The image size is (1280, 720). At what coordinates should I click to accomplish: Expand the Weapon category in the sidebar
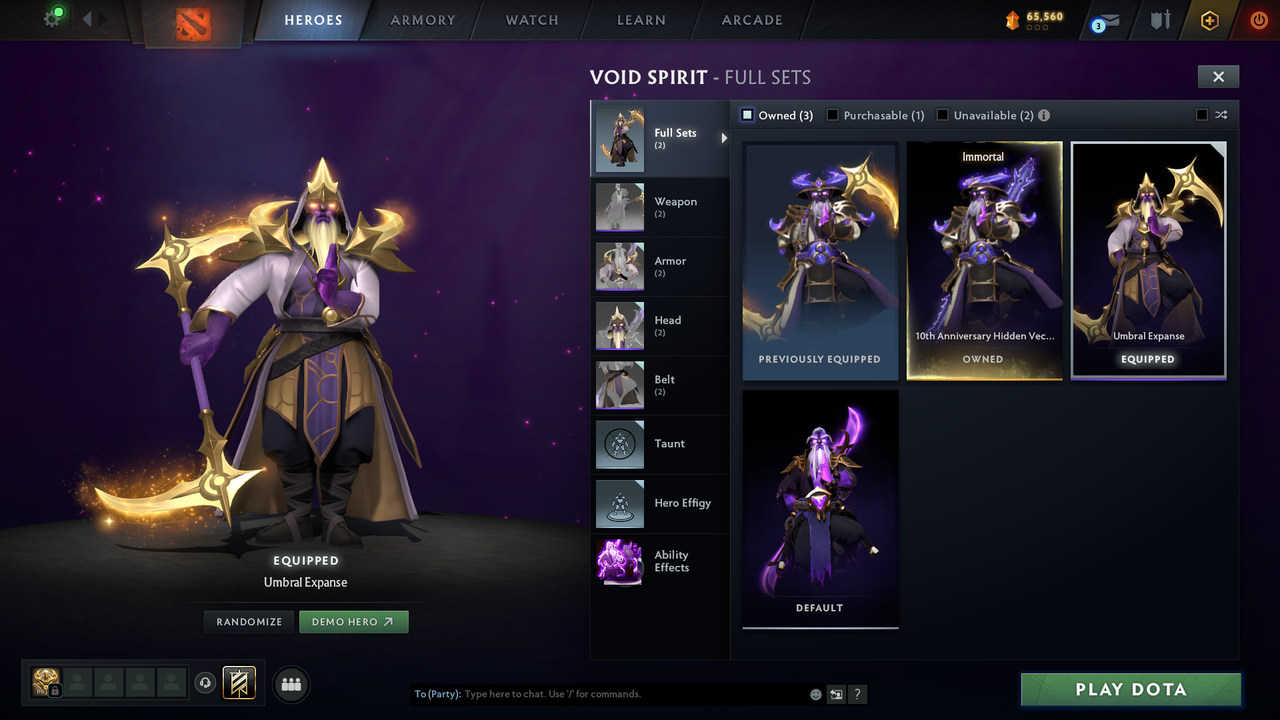click(x=660, y=207)
